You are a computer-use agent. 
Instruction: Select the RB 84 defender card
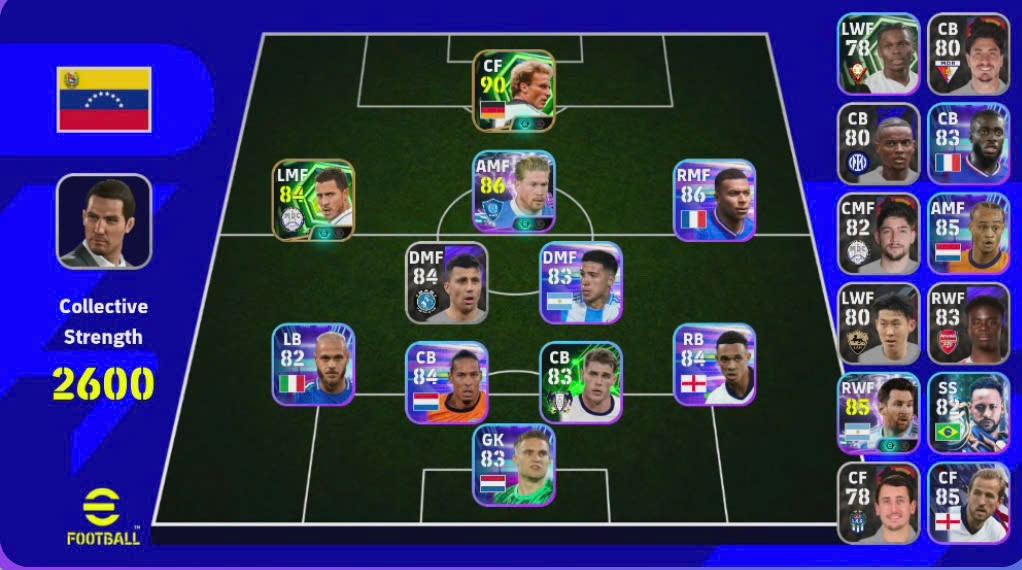click(x=714, y=364)
